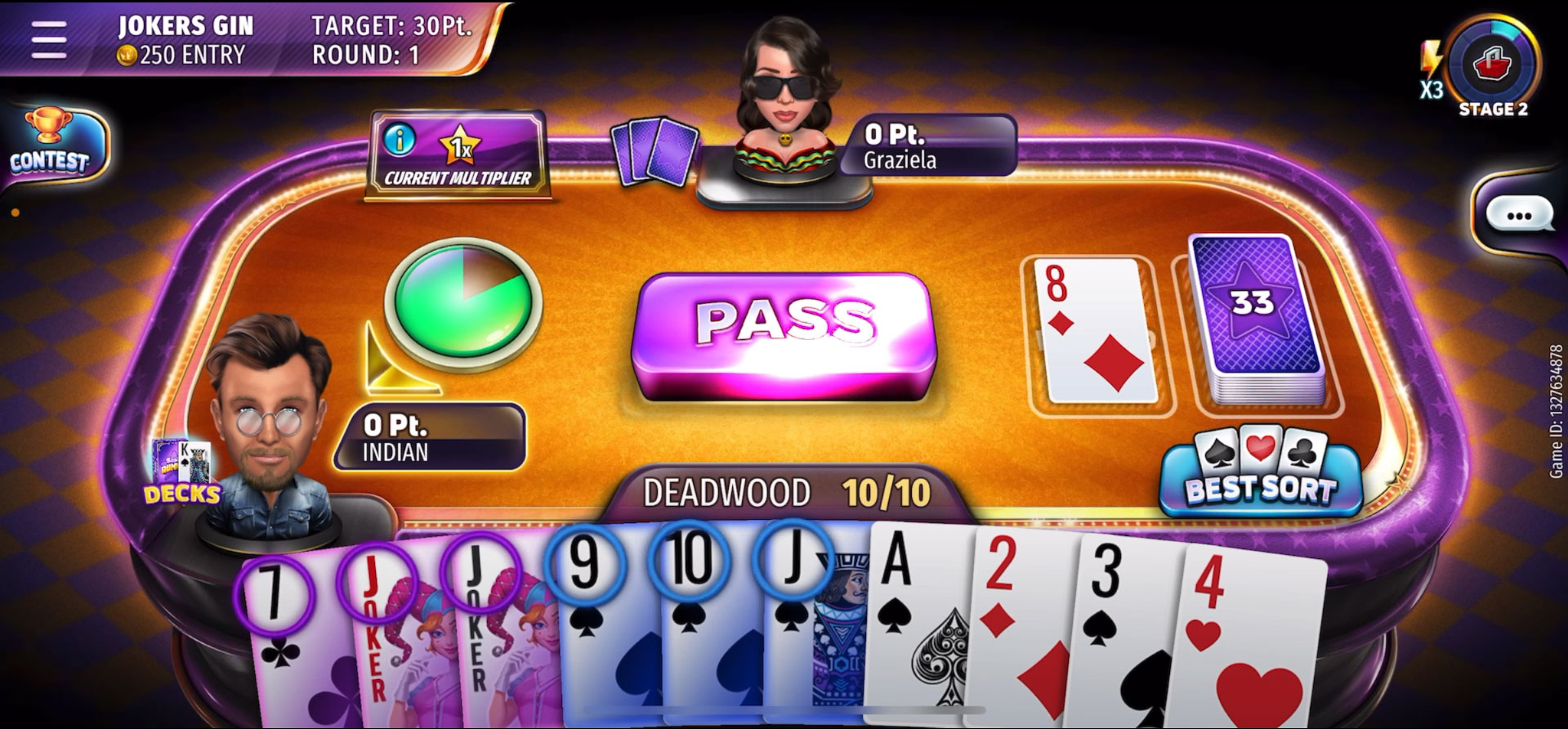Select Graziela's opponent avatar
Screen dimensions: 1568x729
[x=784, y=98]
